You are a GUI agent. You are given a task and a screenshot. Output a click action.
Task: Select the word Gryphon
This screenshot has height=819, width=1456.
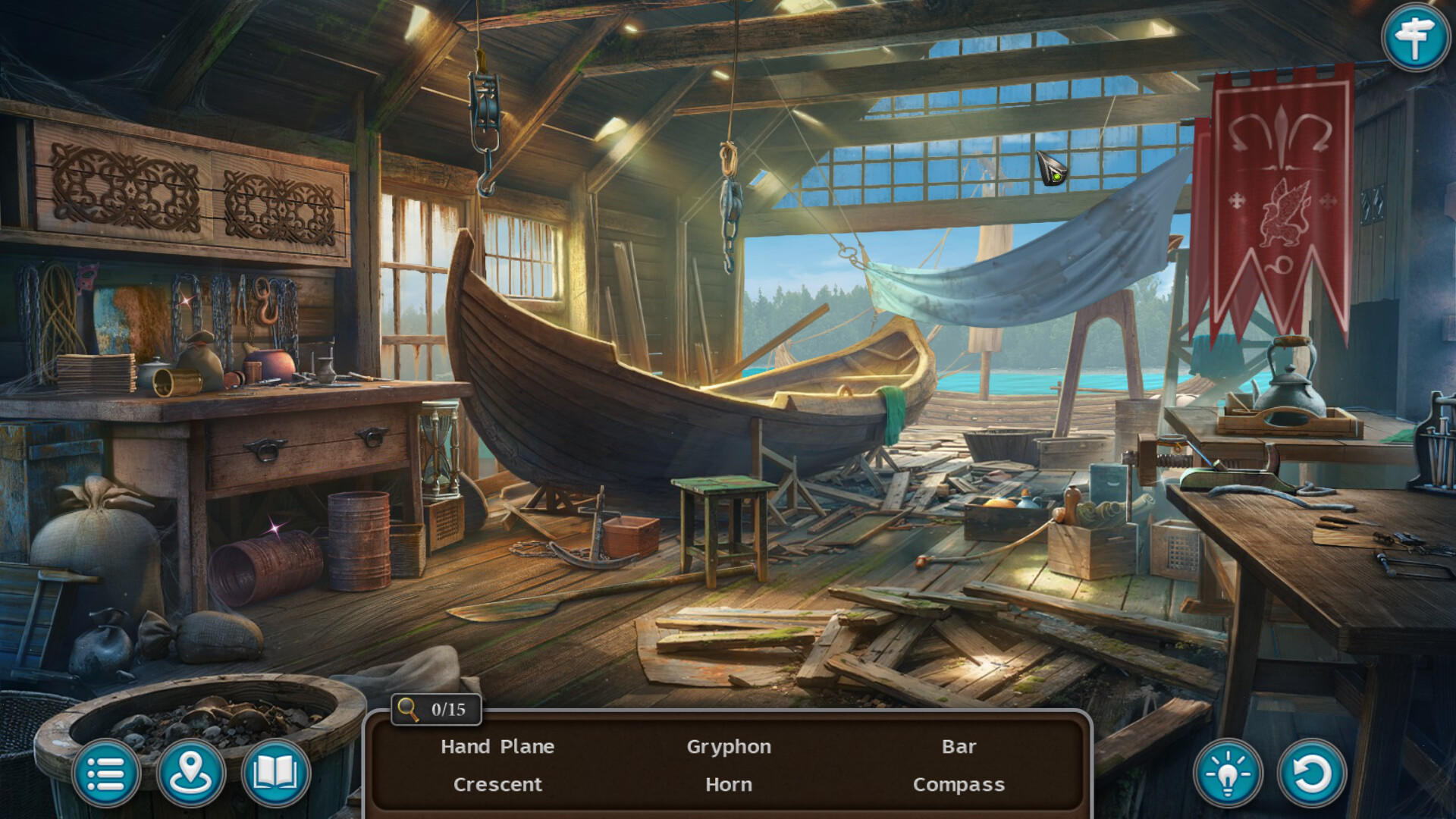click(x=730, y=746)
